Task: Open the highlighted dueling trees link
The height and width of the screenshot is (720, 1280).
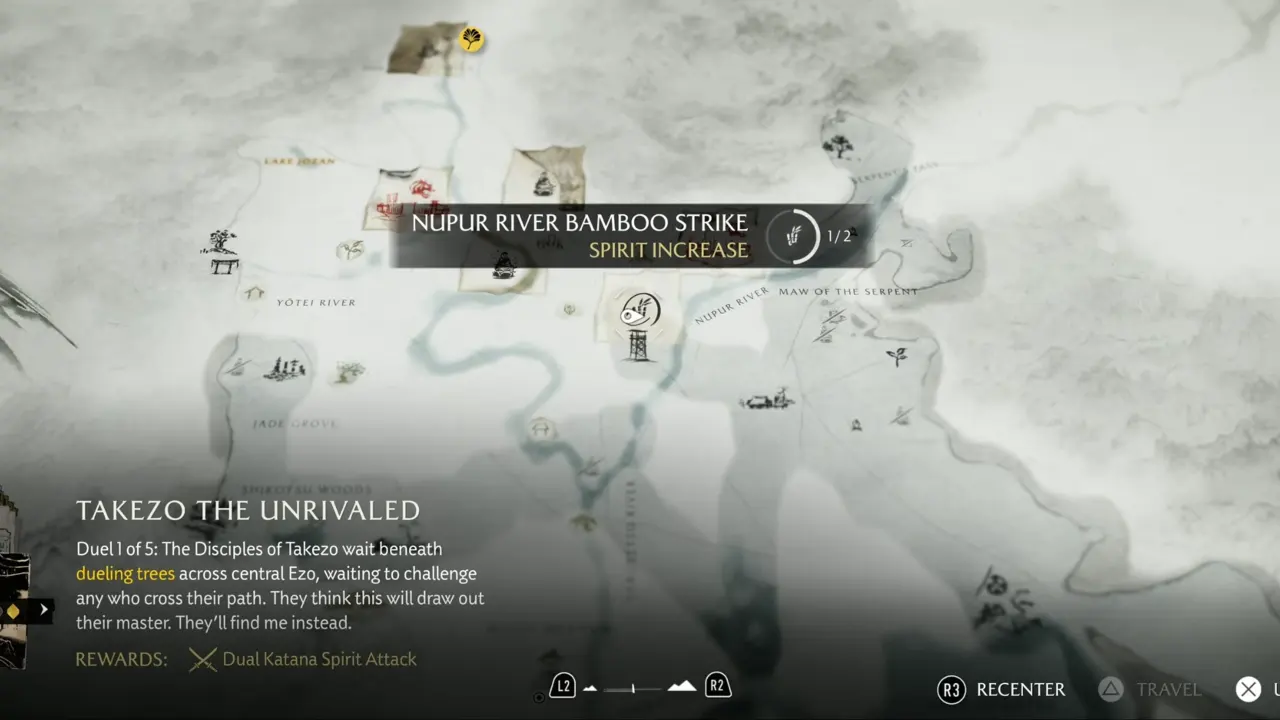Action: tap(125, 574)
